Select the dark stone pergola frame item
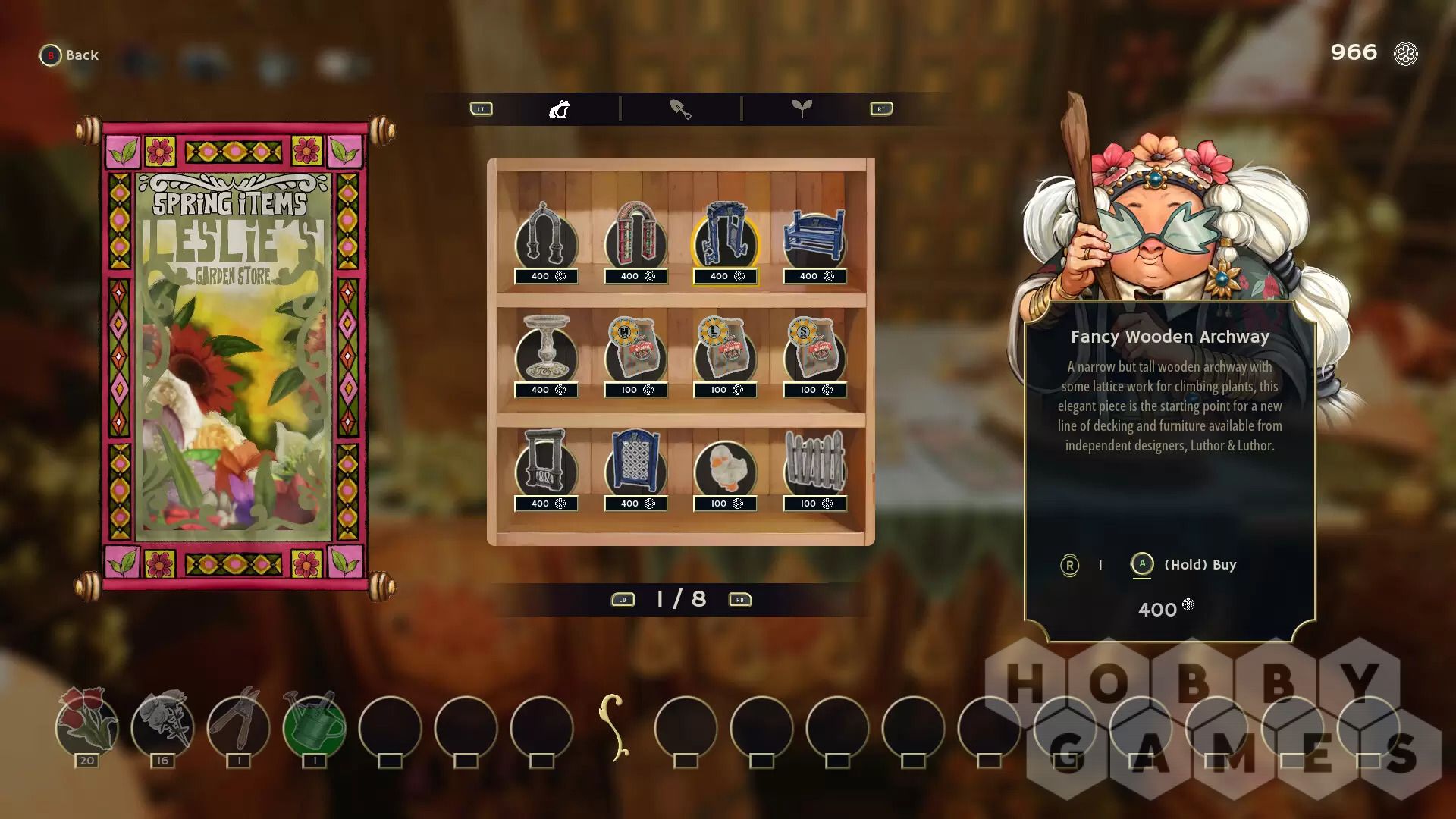 [545, 464]
